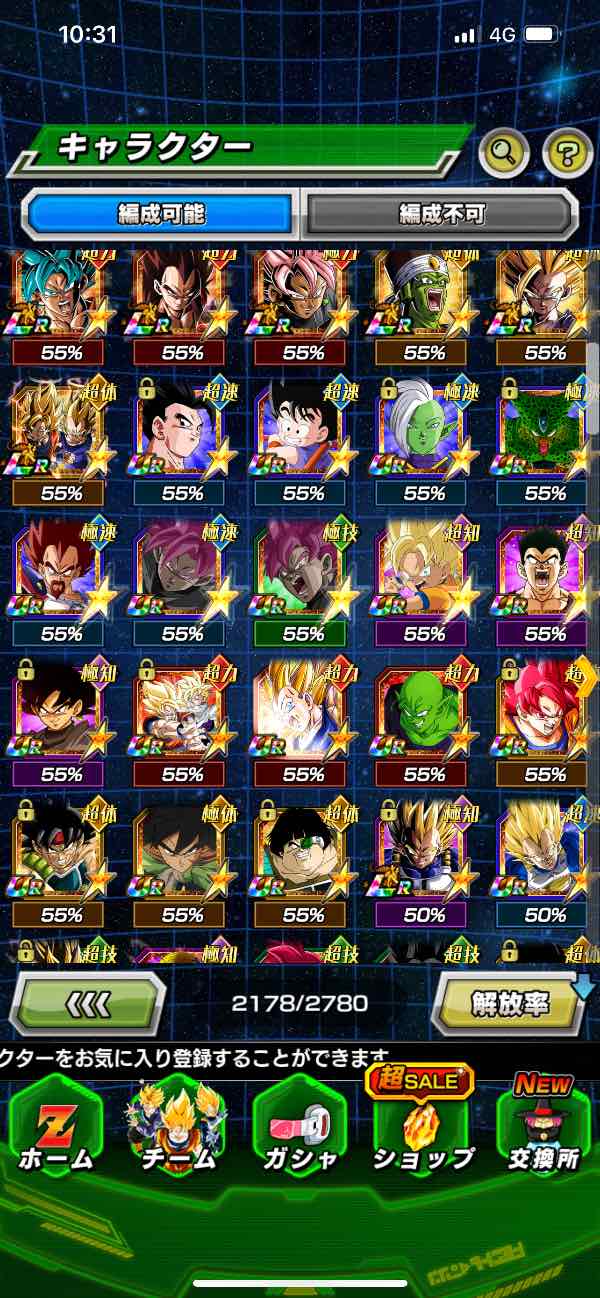Switch to the 編成不可 tab

[x=441, y=213]
